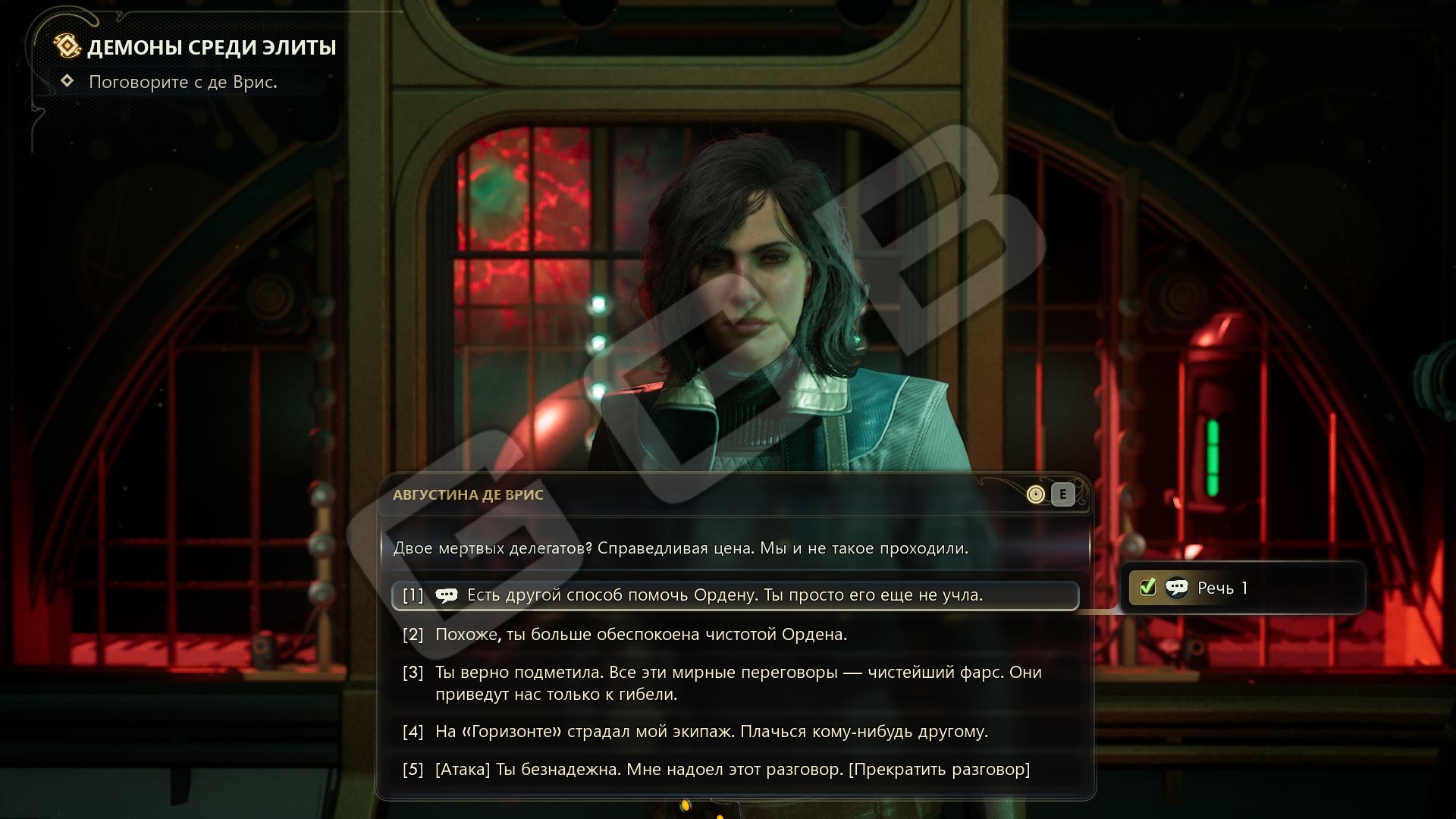Choose the reply about the crew on «Горизонте»
Image resolution: width=1456 pixels, height=819 pixels.
711,731
